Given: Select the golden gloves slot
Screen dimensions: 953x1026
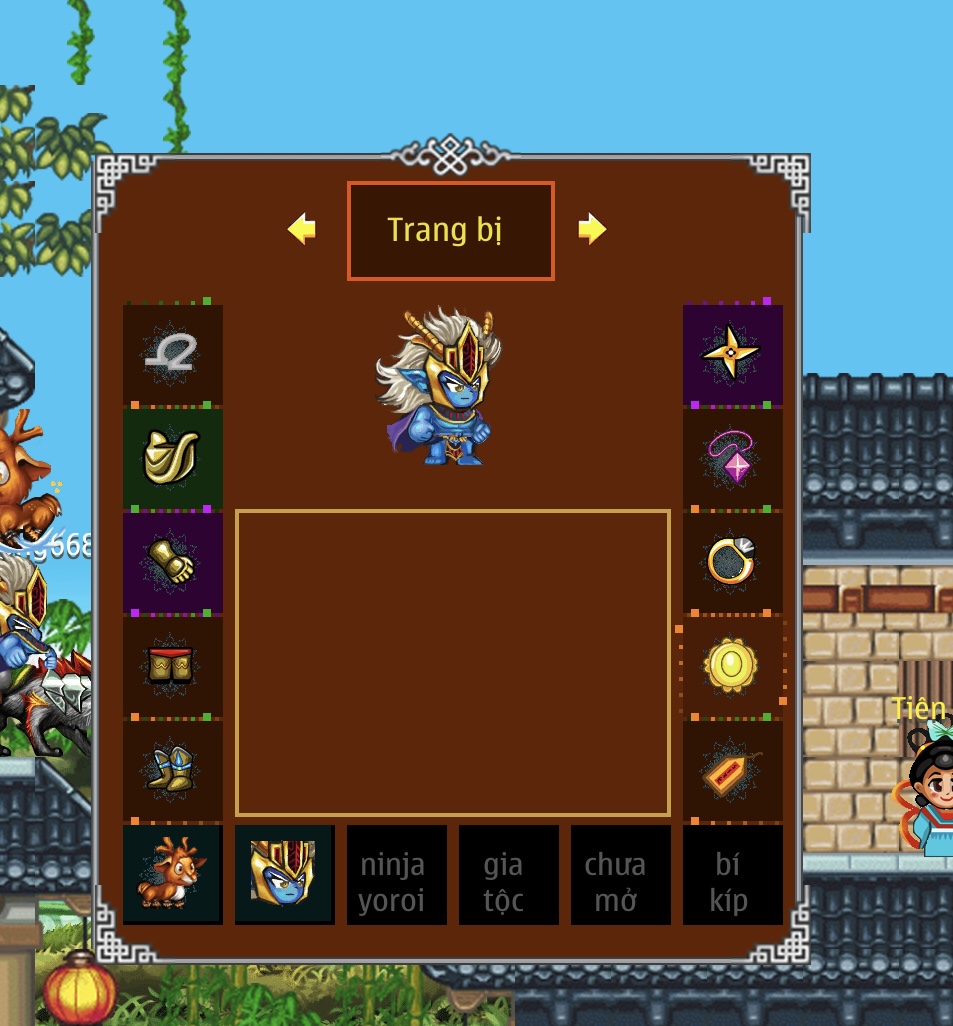Looking at the screenshot, I should click(172, 562).
